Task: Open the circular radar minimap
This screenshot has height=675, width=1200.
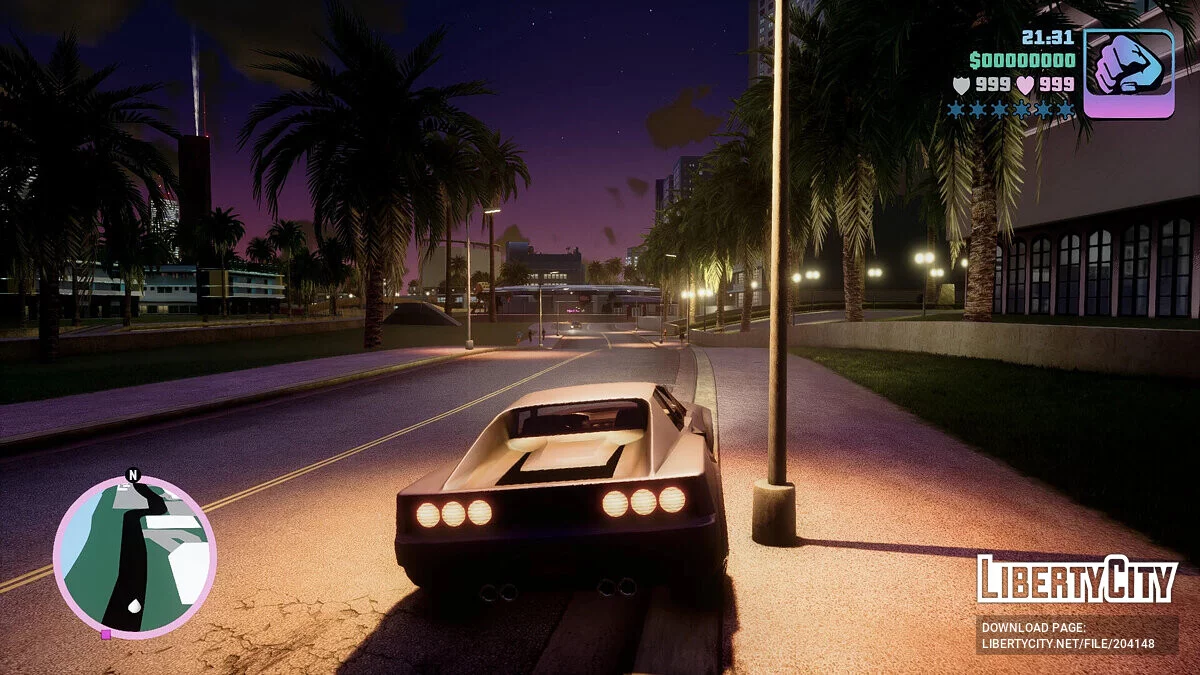Action: [x=134, y=556]
